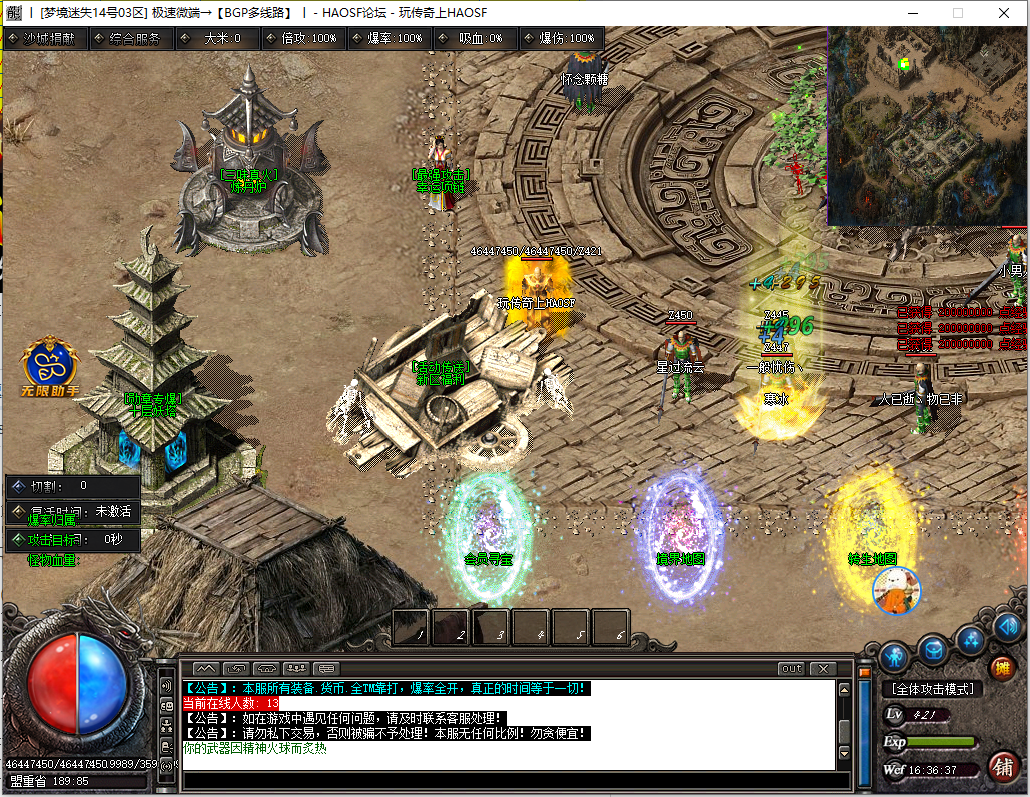Click the 'out' button on chat panel
Image resolution: width=1030 pixels, height=797 pixels.
tap(791, 668)
